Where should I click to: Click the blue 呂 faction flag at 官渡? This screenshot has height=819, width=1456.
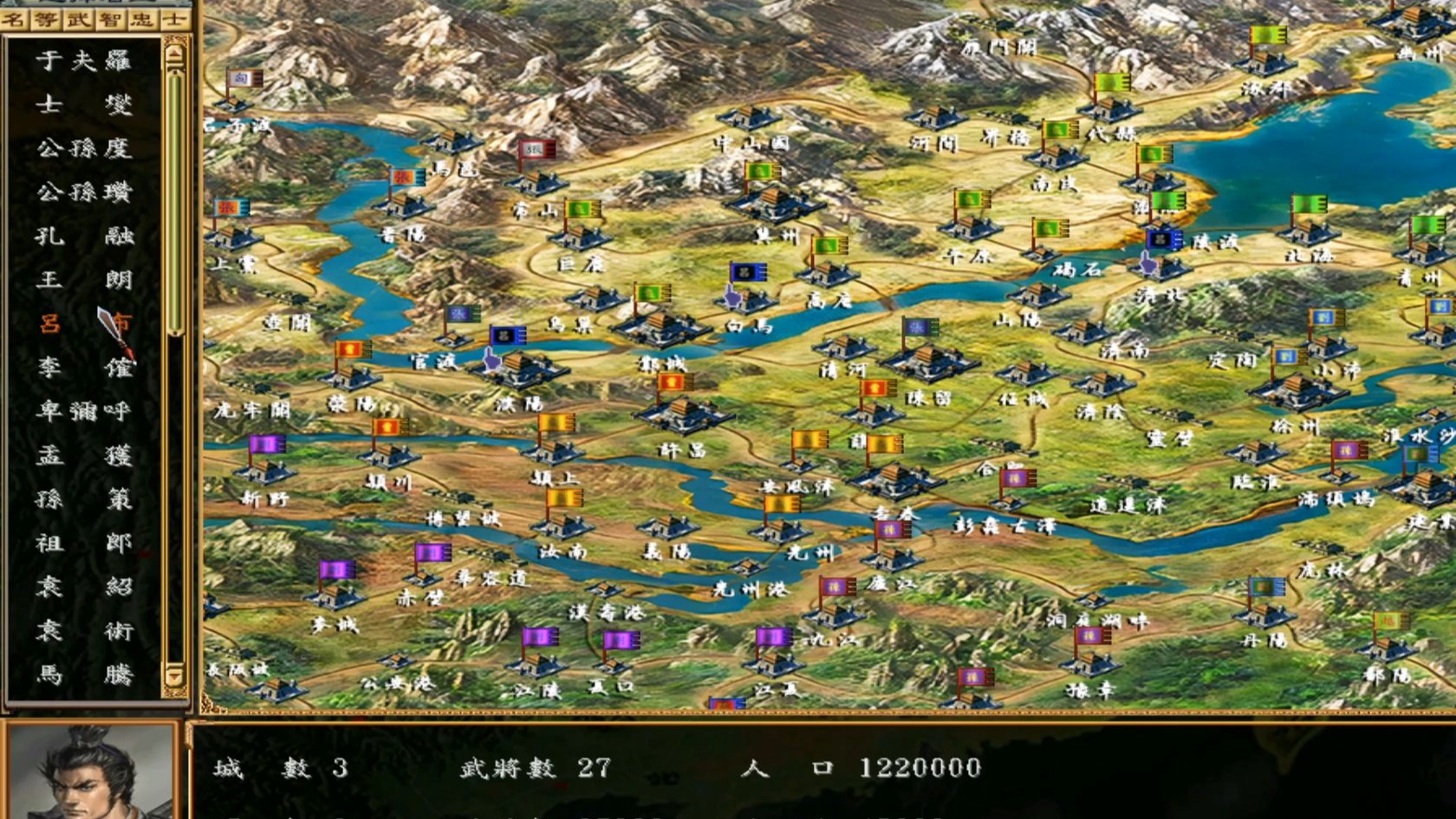tap(508, 335)
